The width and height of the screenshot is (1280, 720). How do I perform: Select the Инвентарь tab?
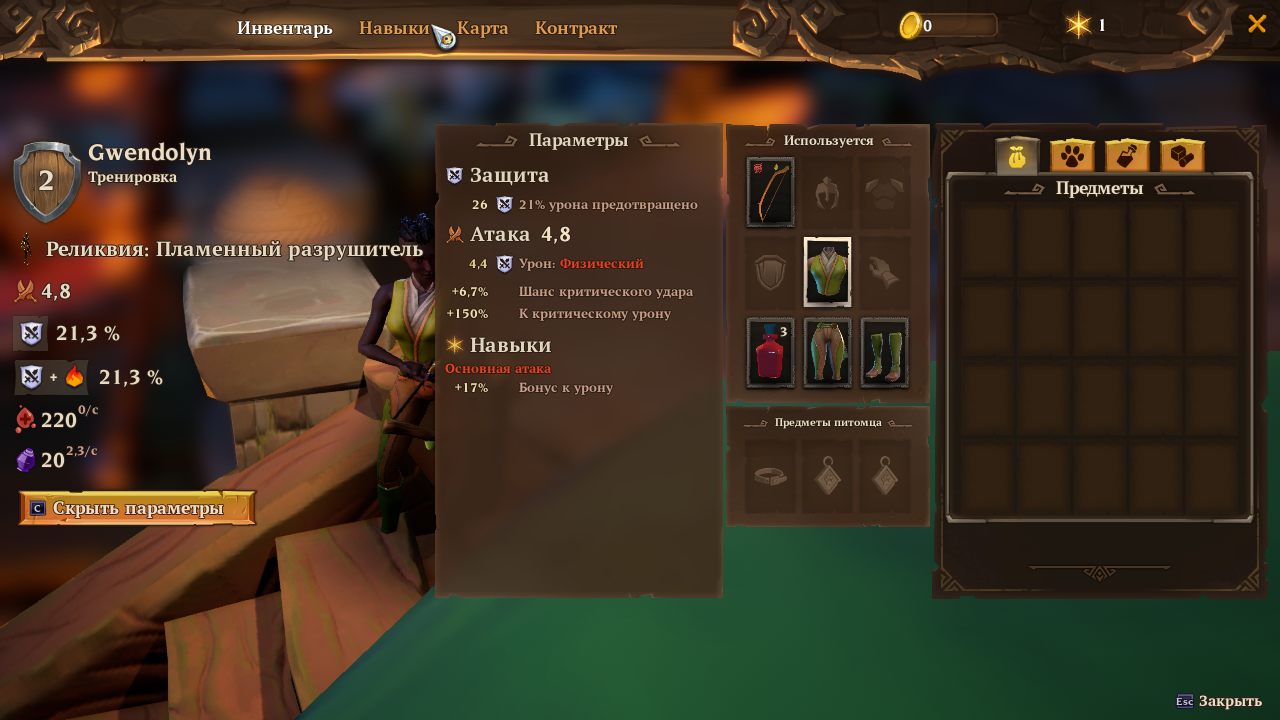(285, 27)
